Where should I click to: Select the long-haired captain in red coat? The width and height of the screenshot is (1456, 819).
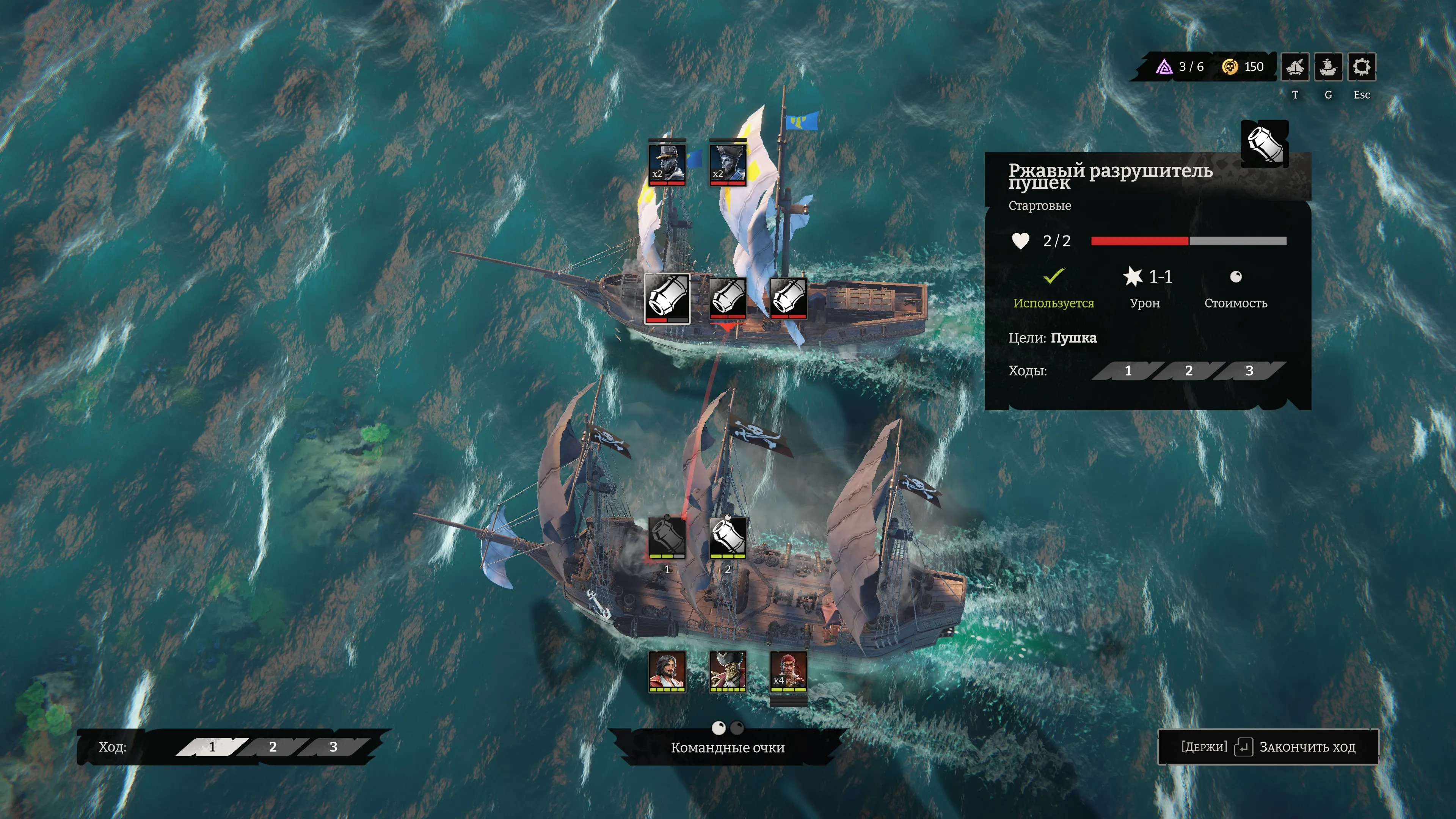pyautogui.click(x=667, y=671)
